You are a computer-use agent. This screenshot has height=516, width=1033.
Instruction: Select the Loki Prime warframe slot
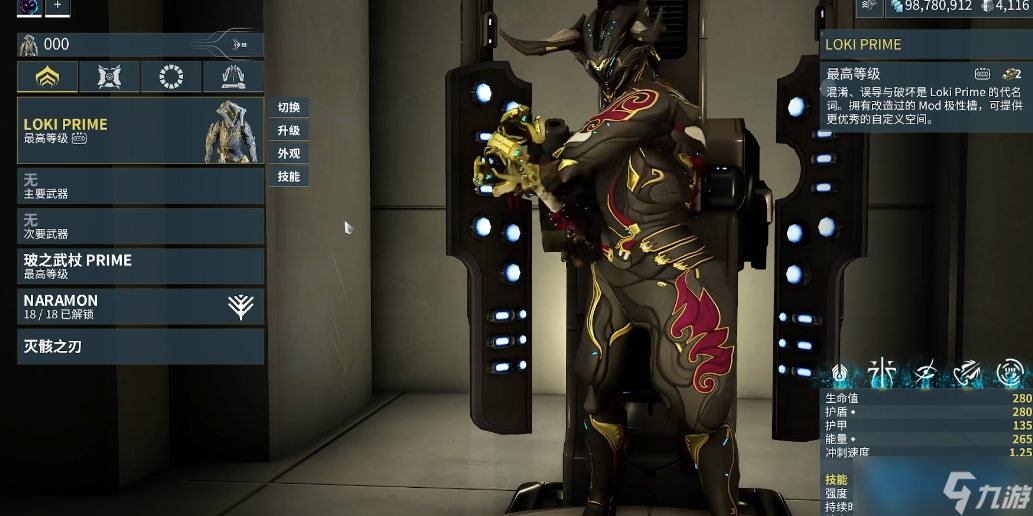(140, 131)
